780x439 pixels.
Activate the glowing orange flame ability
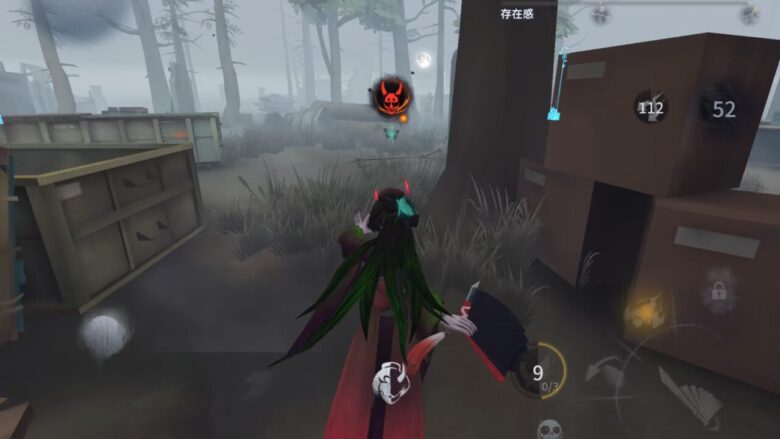pos(642,312)
